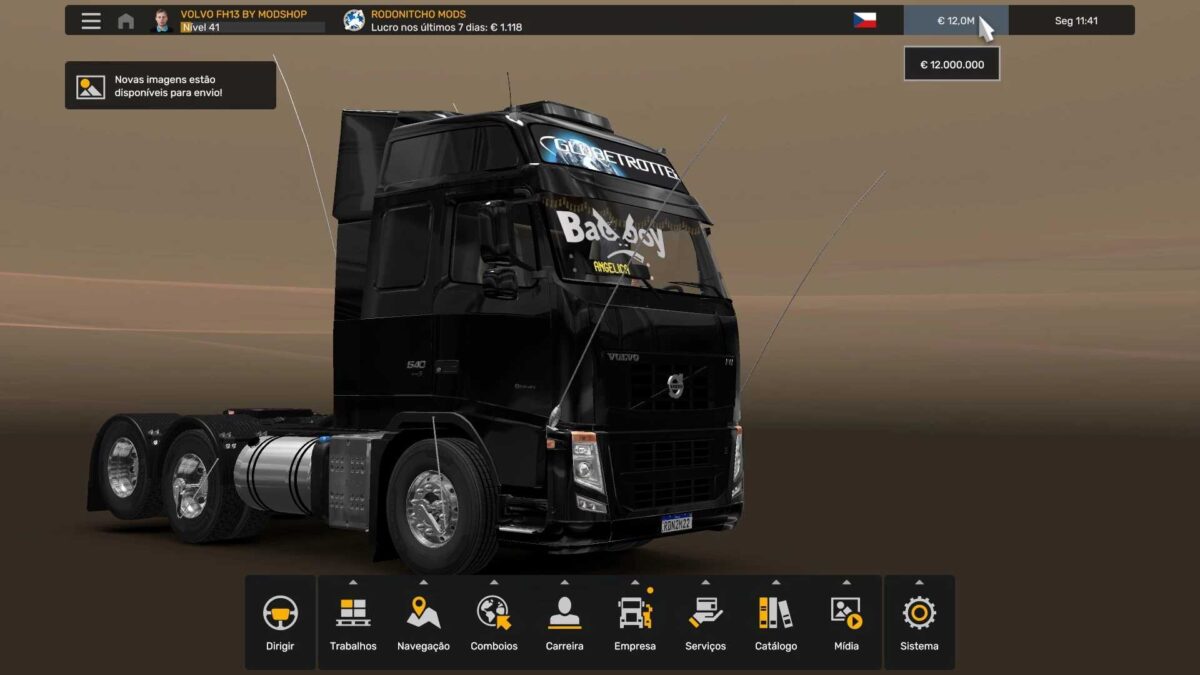Image resolution: width=1200 pixels, height=675 pixels.
Task: Choose Dirigir to start driving
Action: tap(280, 622)
